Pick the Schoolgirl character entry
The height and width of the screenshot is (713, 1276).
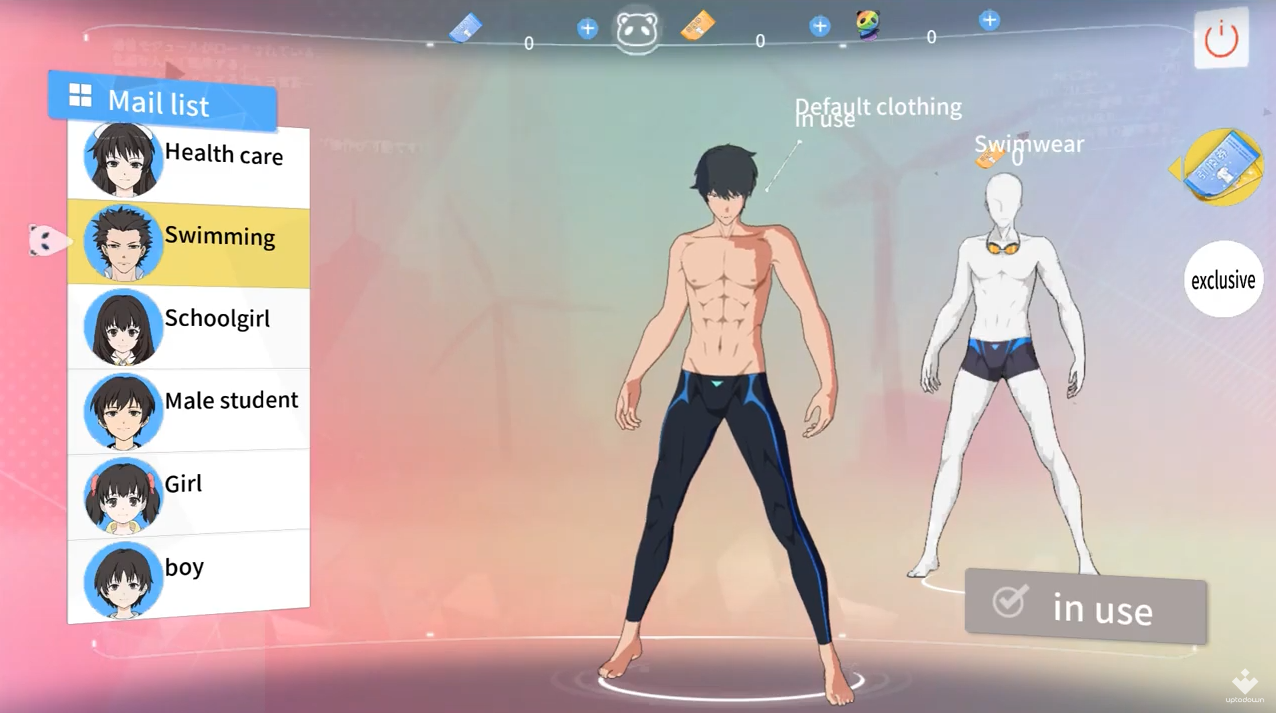[188, 324]
